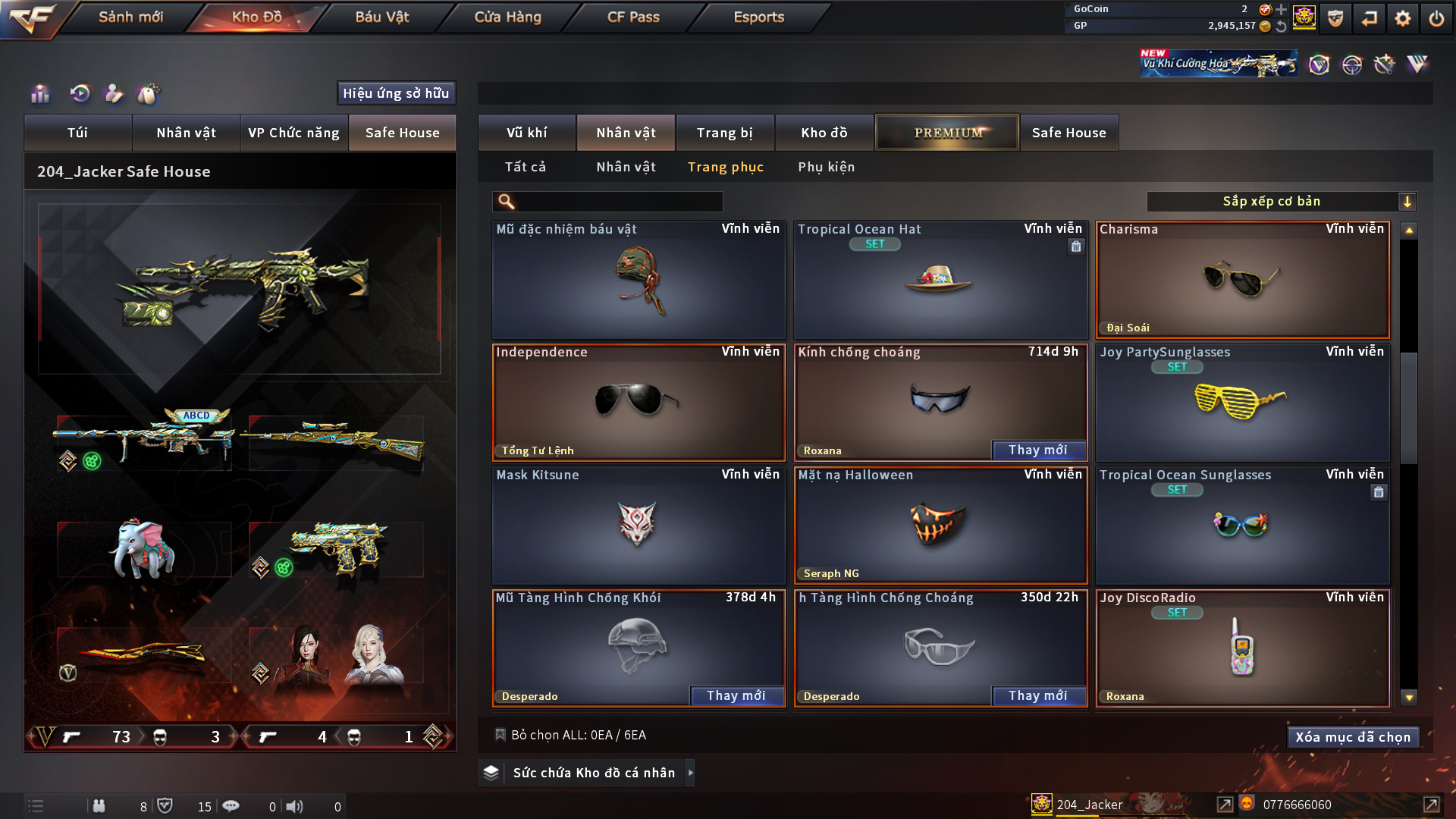Open the Cửa Hàng shop menu
Image resolution: width=1456 pixels, height=819 pixels.
pos(507,17)
